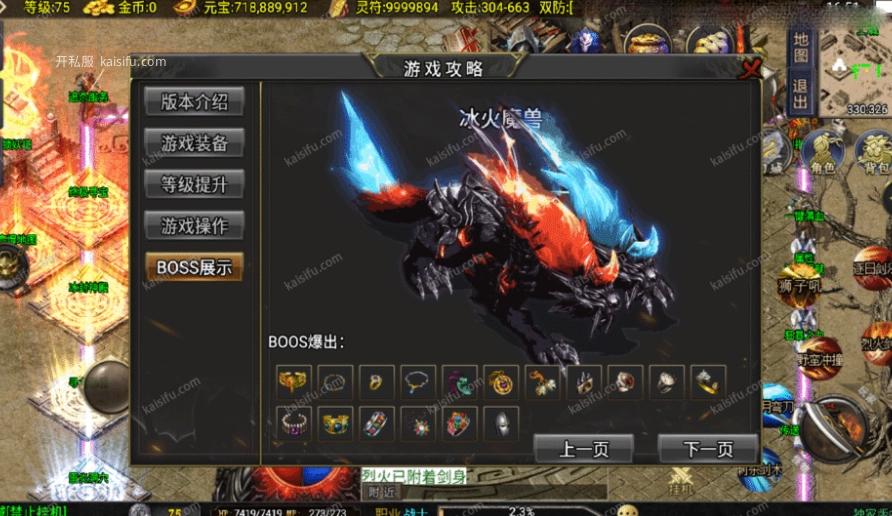The image size is (892, 516).
Task: Switch to the 游戏装备 section
Action: click(194, 143)
